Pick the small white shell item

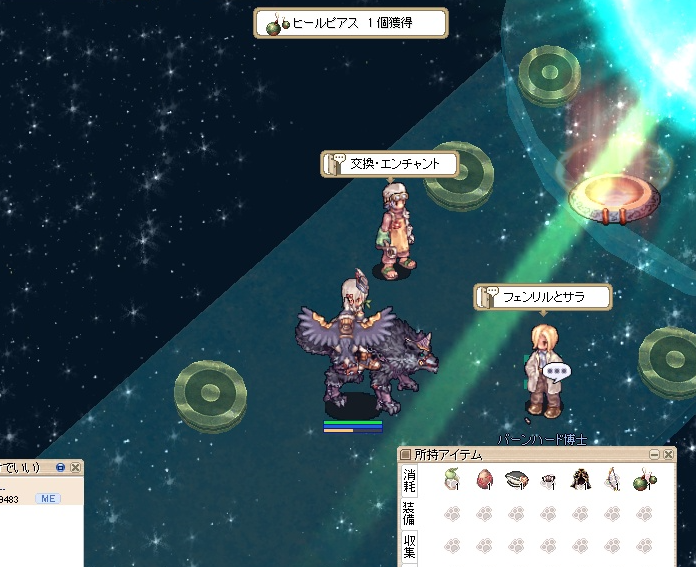(548, 480)
